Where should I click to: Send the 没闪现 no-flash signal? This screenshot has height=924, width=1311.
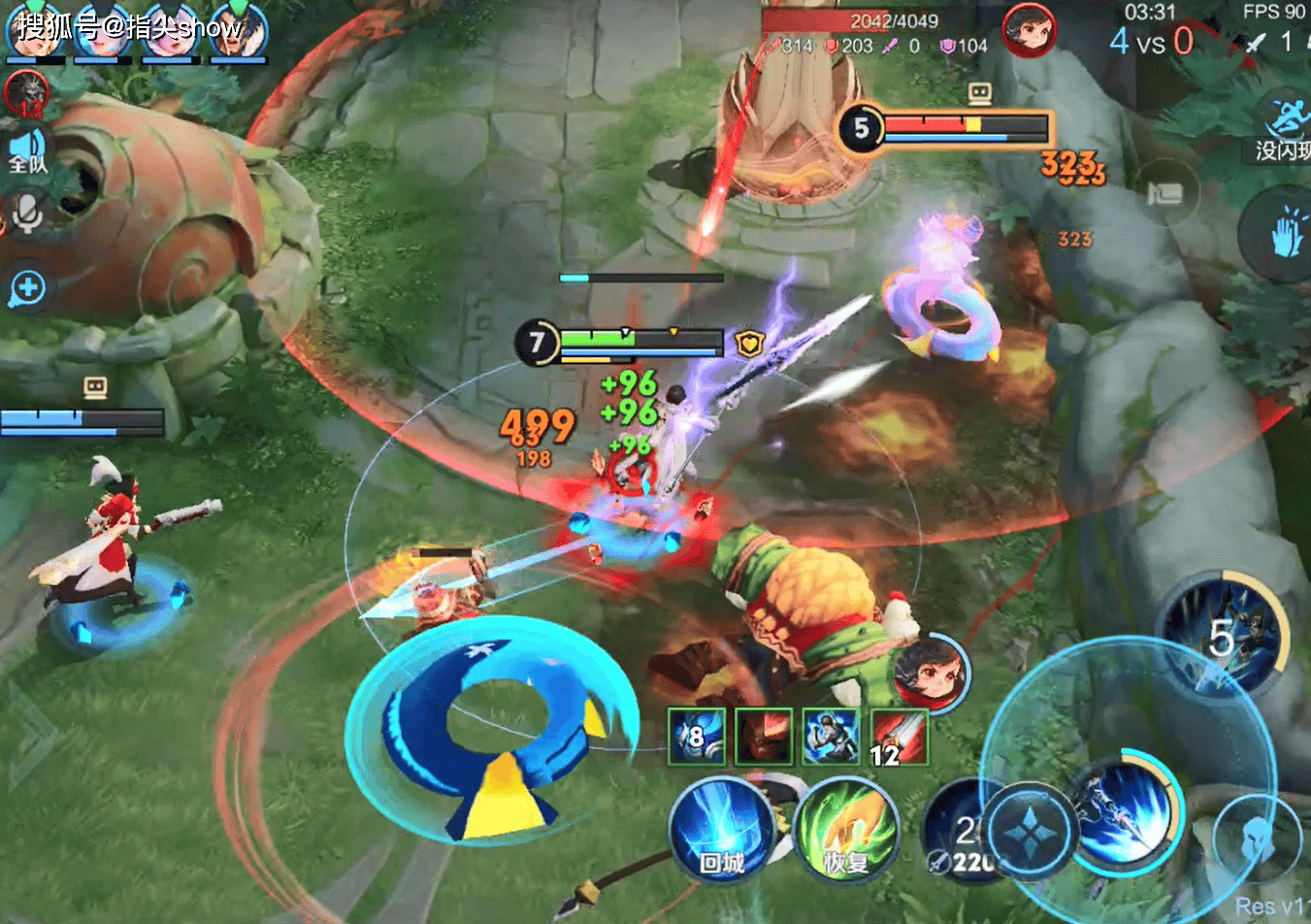[1283, 129]
